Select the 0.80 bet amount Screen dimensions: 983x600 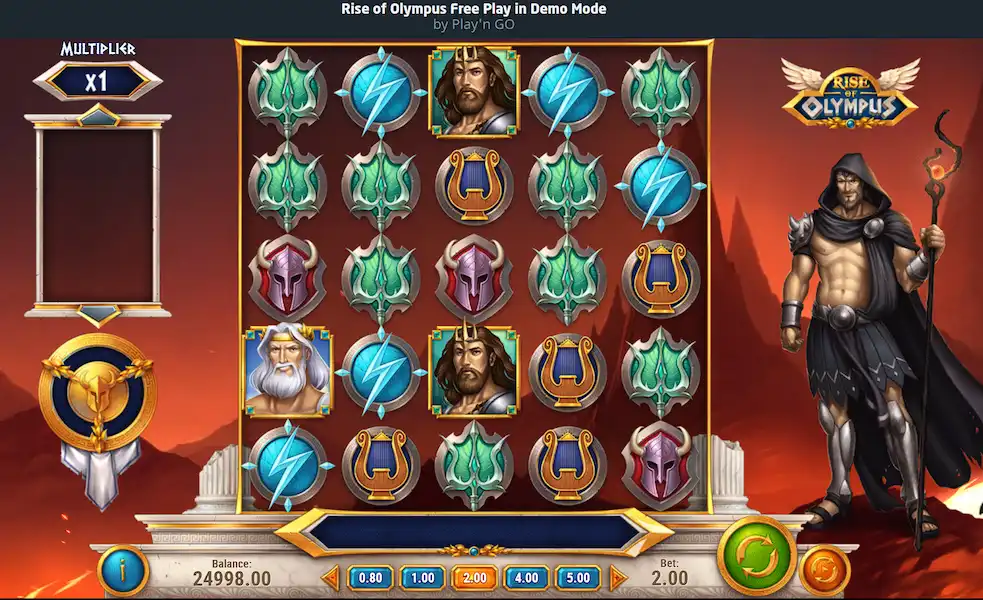pos(370,577)
